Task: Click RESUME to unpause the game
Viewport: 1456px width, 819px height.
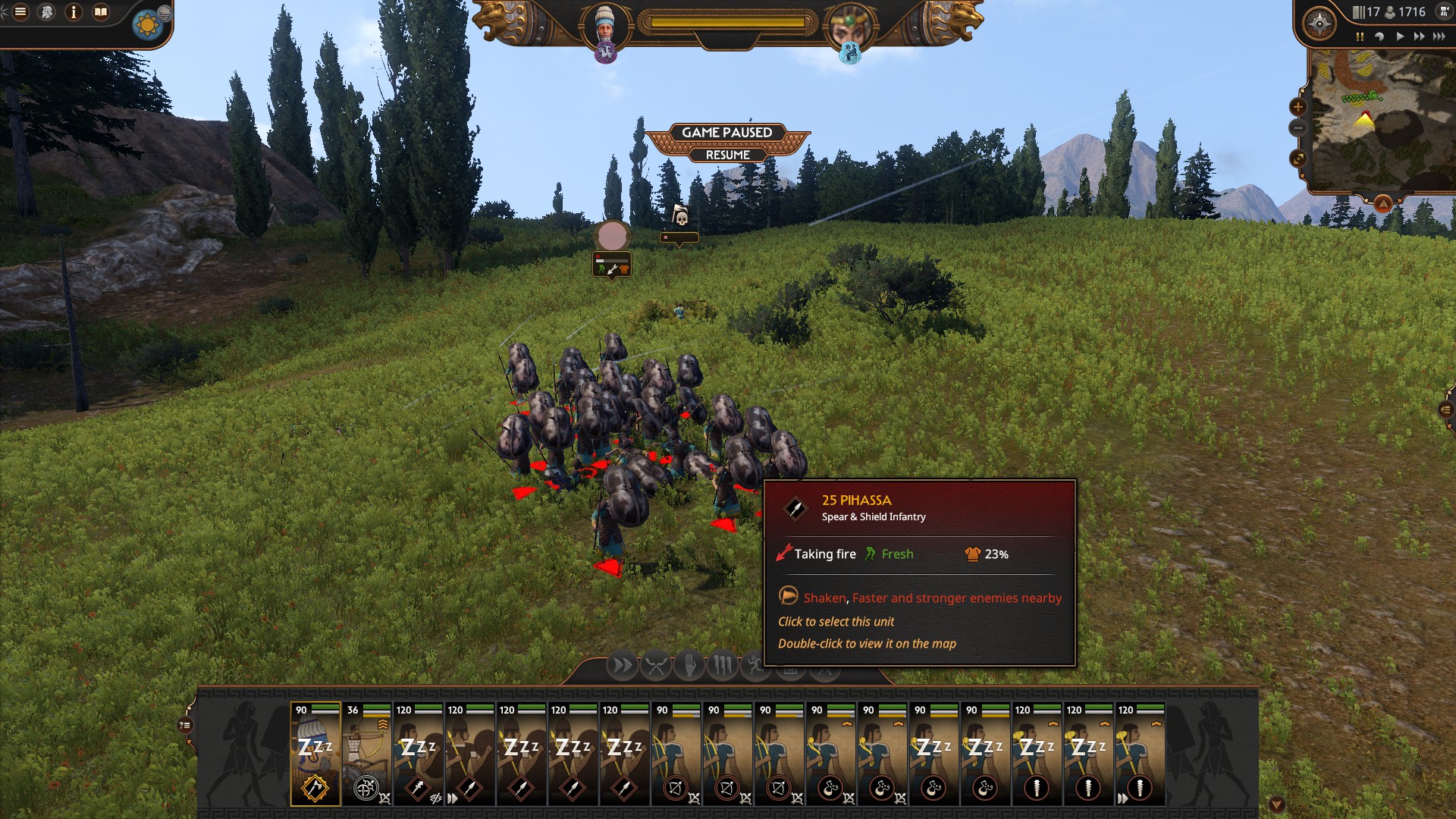Action: pyautogui.click(x=726, y=155)
